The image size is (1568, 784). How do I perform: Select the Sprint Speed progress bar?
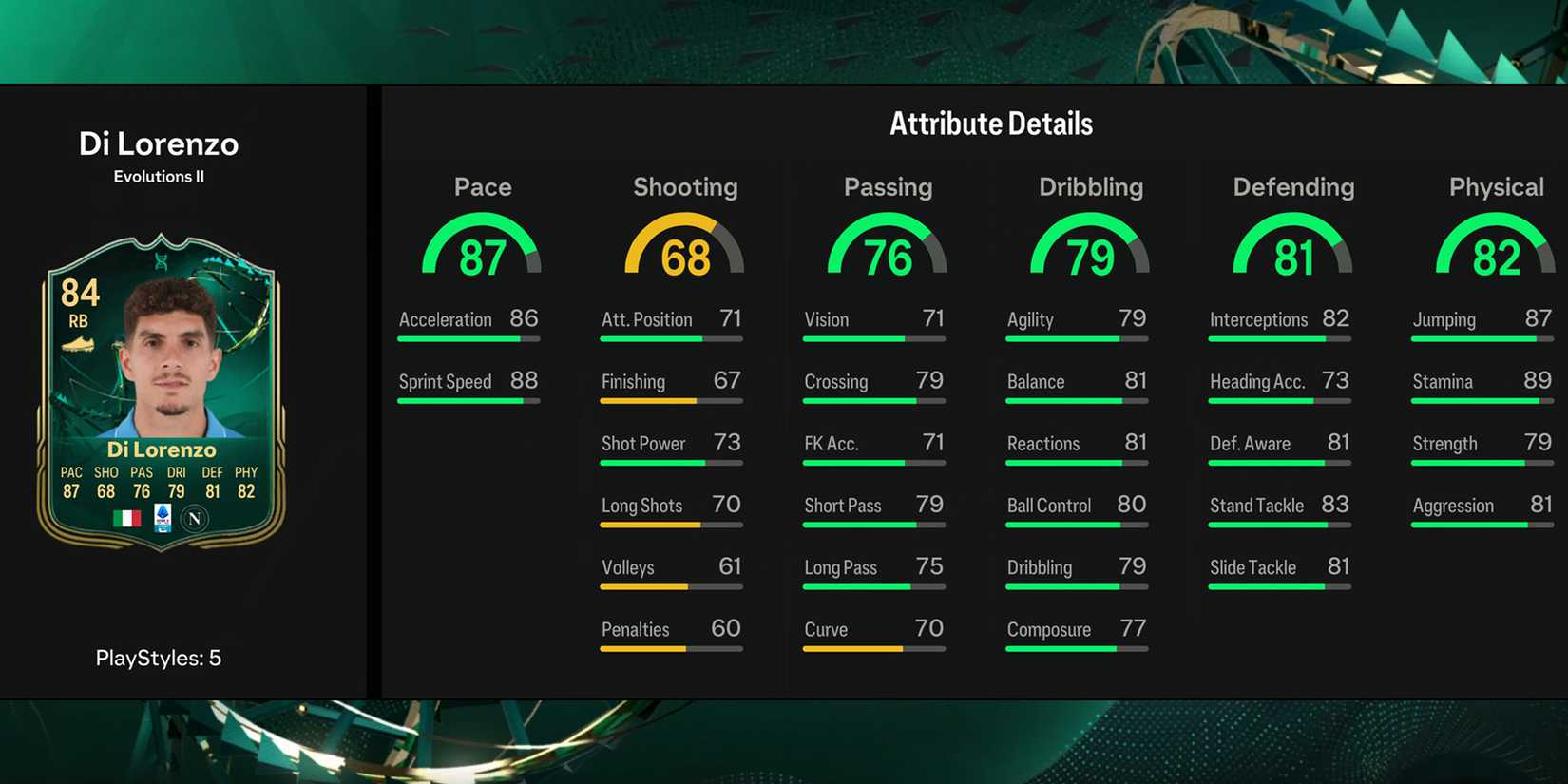click(x=468, y=400)
